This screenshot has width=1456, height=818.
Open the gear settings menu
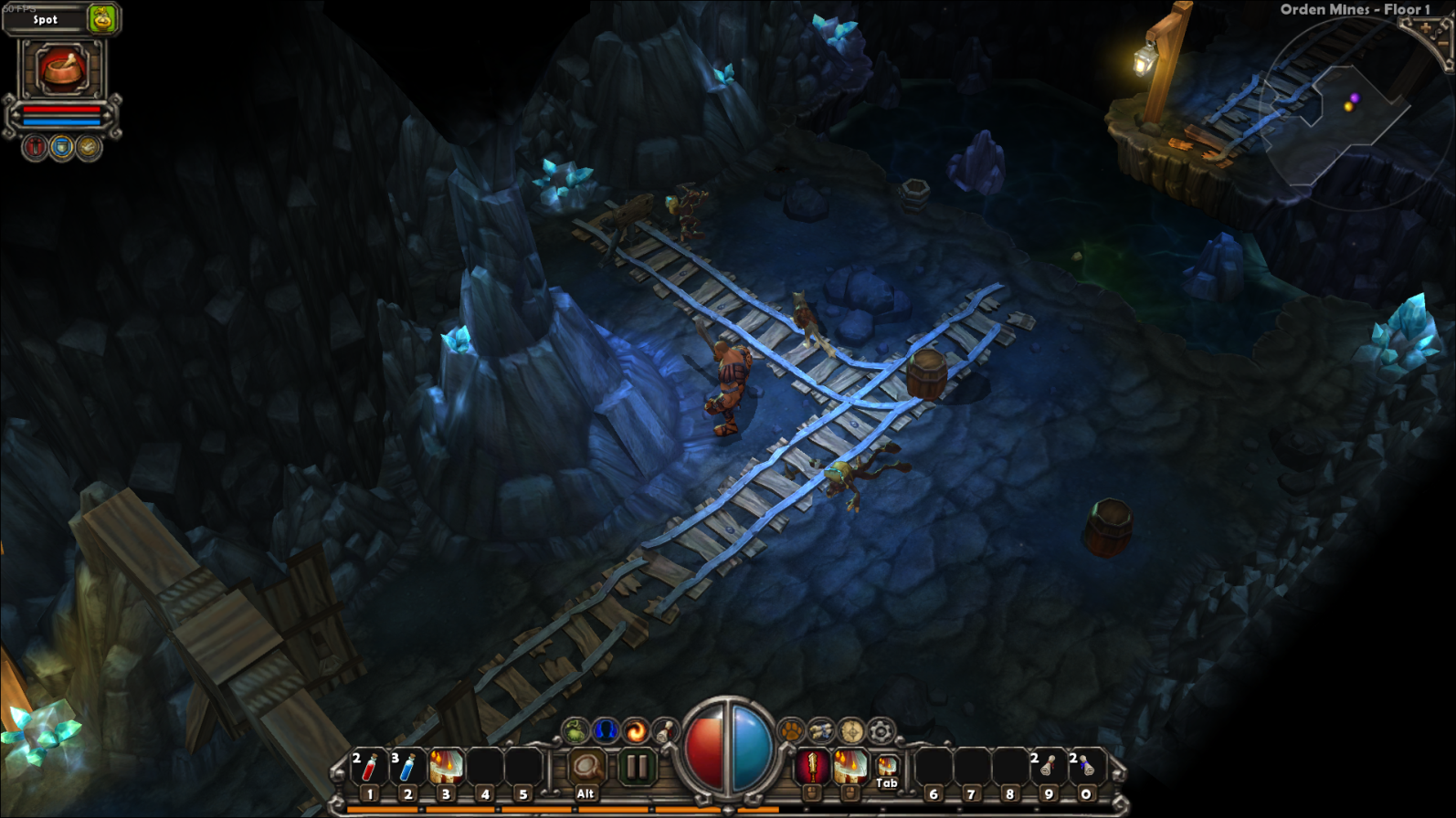click(x=881, y=730)
